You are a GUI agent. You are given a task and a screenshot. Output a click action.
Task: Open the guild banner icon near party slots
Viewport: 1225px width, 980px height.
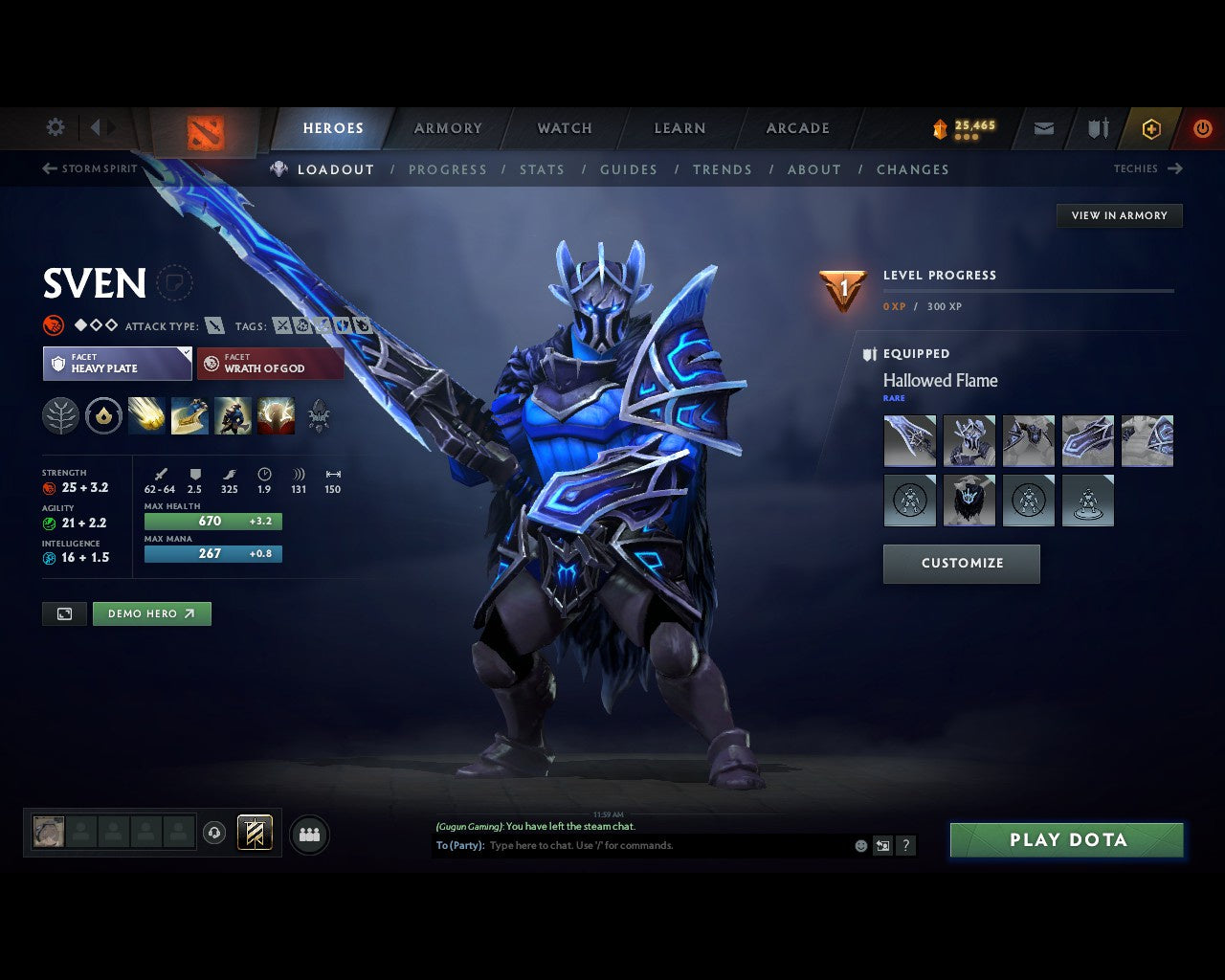tap(256, 833)
